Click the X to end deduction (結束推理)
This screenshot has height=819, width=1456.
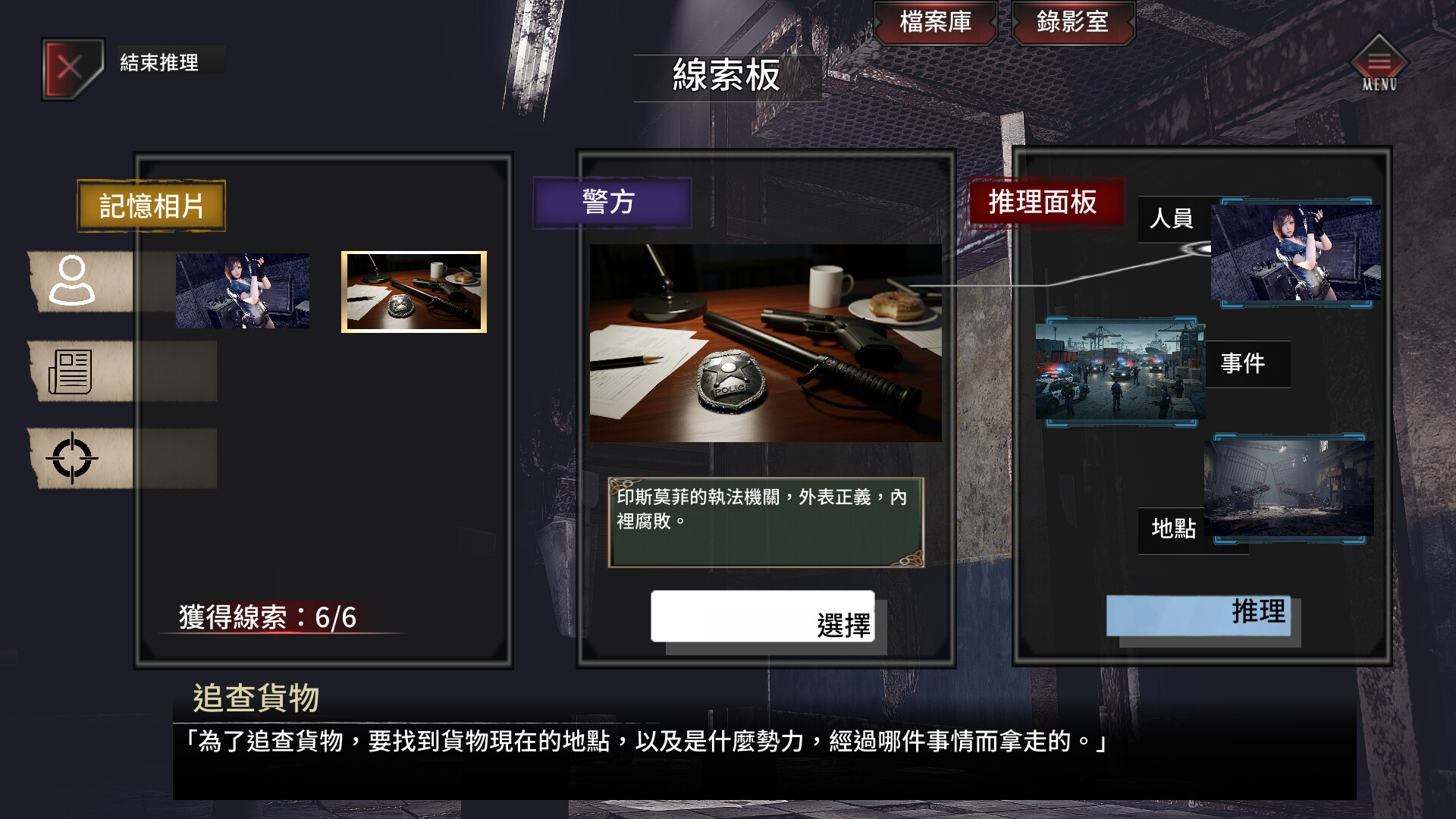click(71, 67)
